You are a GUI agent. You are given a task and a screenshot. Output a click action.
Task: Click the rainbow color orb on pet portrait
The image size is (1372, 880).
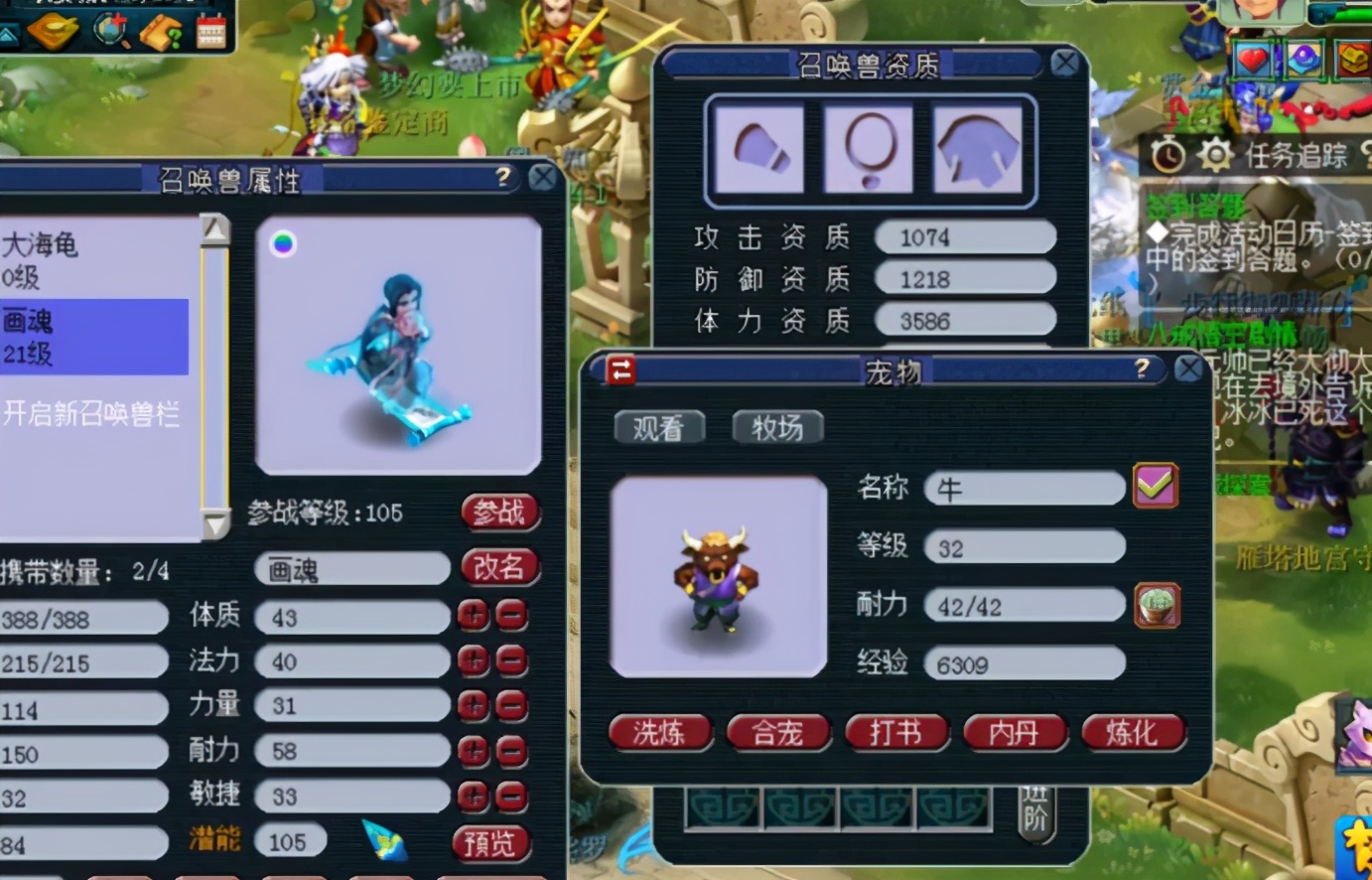tap(284, 242)
